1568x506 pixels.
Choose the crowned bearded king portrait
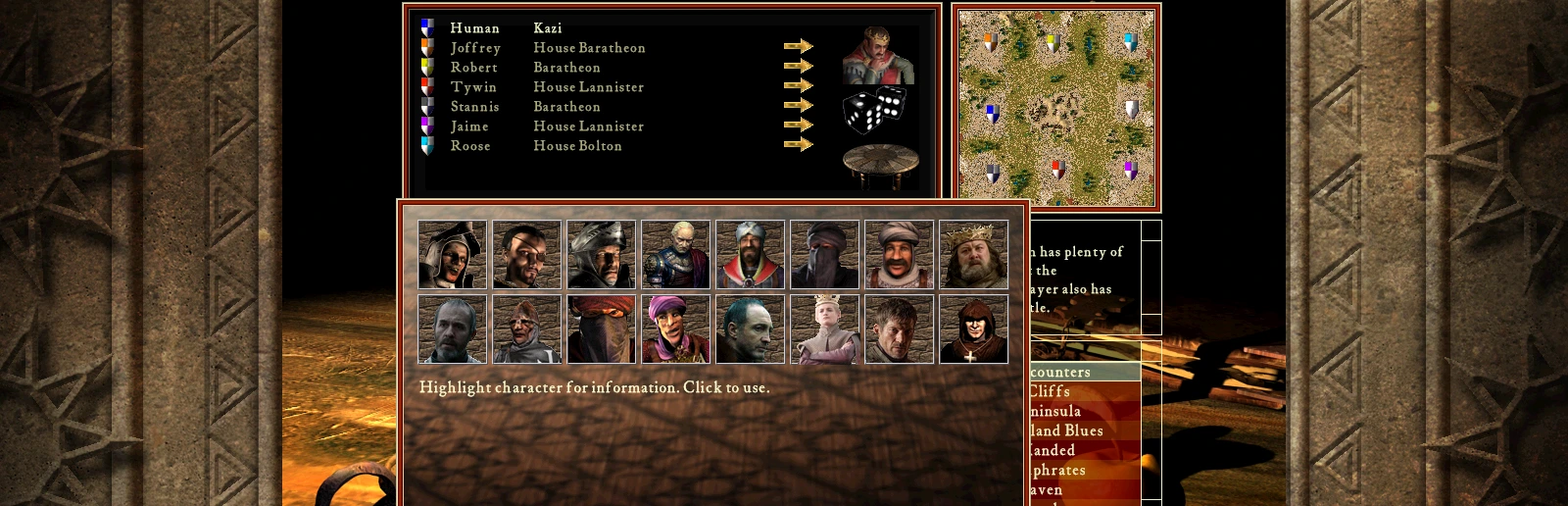tap(973, 255)
